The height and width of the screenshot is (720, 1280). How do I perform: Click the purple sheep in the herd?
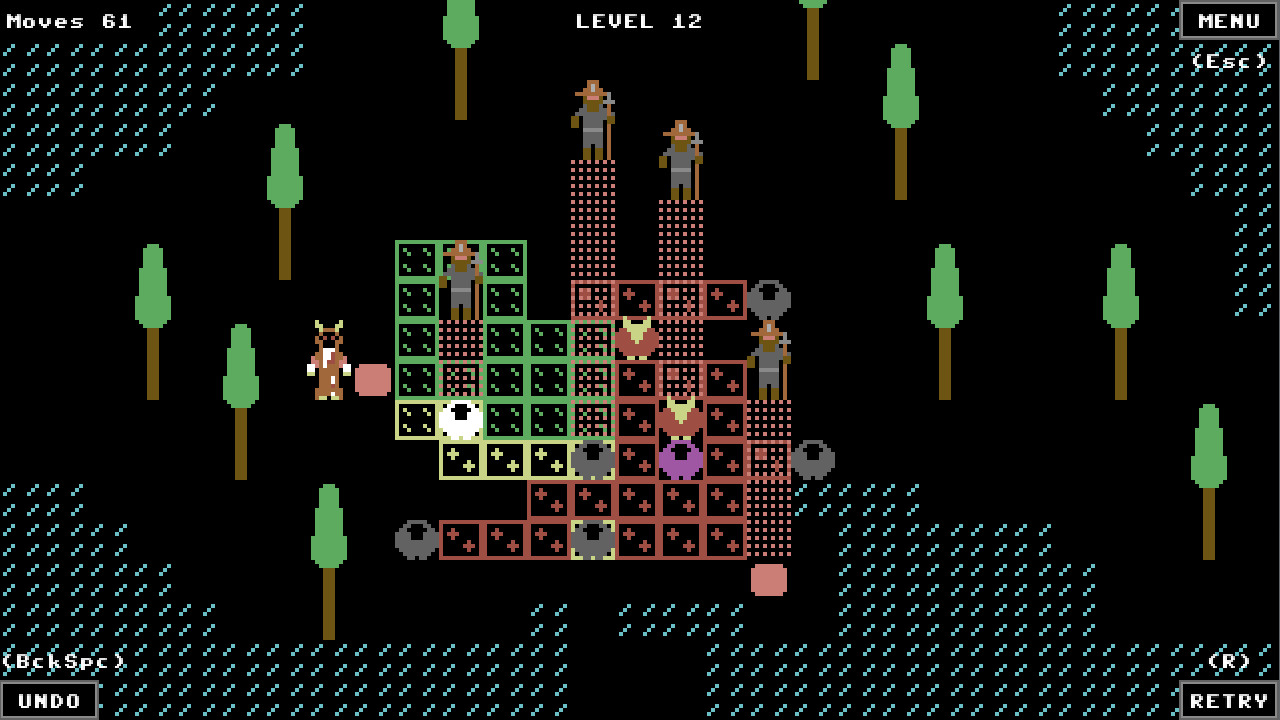[681, 456]
